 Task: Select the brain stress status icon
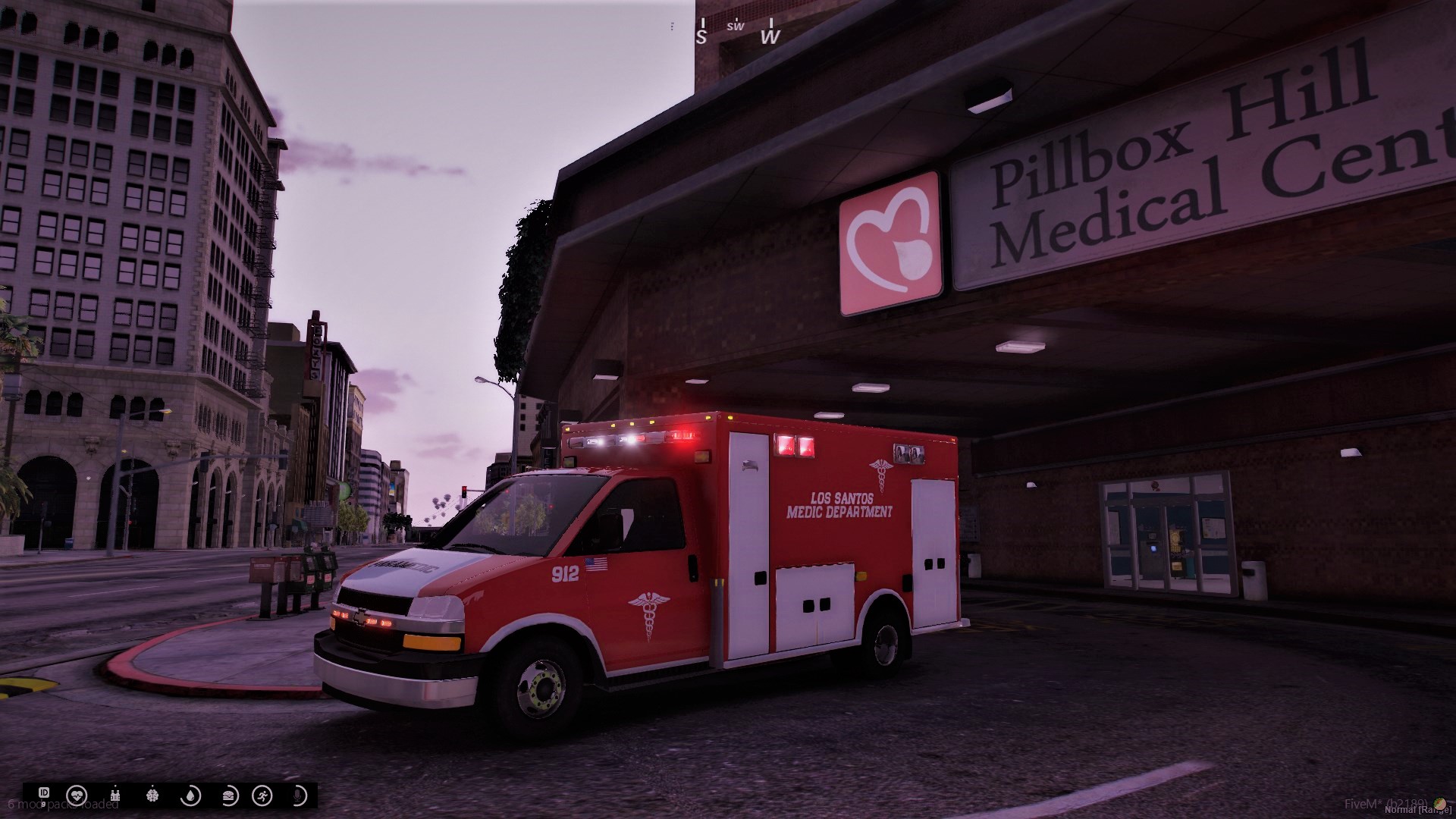tap(154, 795)
